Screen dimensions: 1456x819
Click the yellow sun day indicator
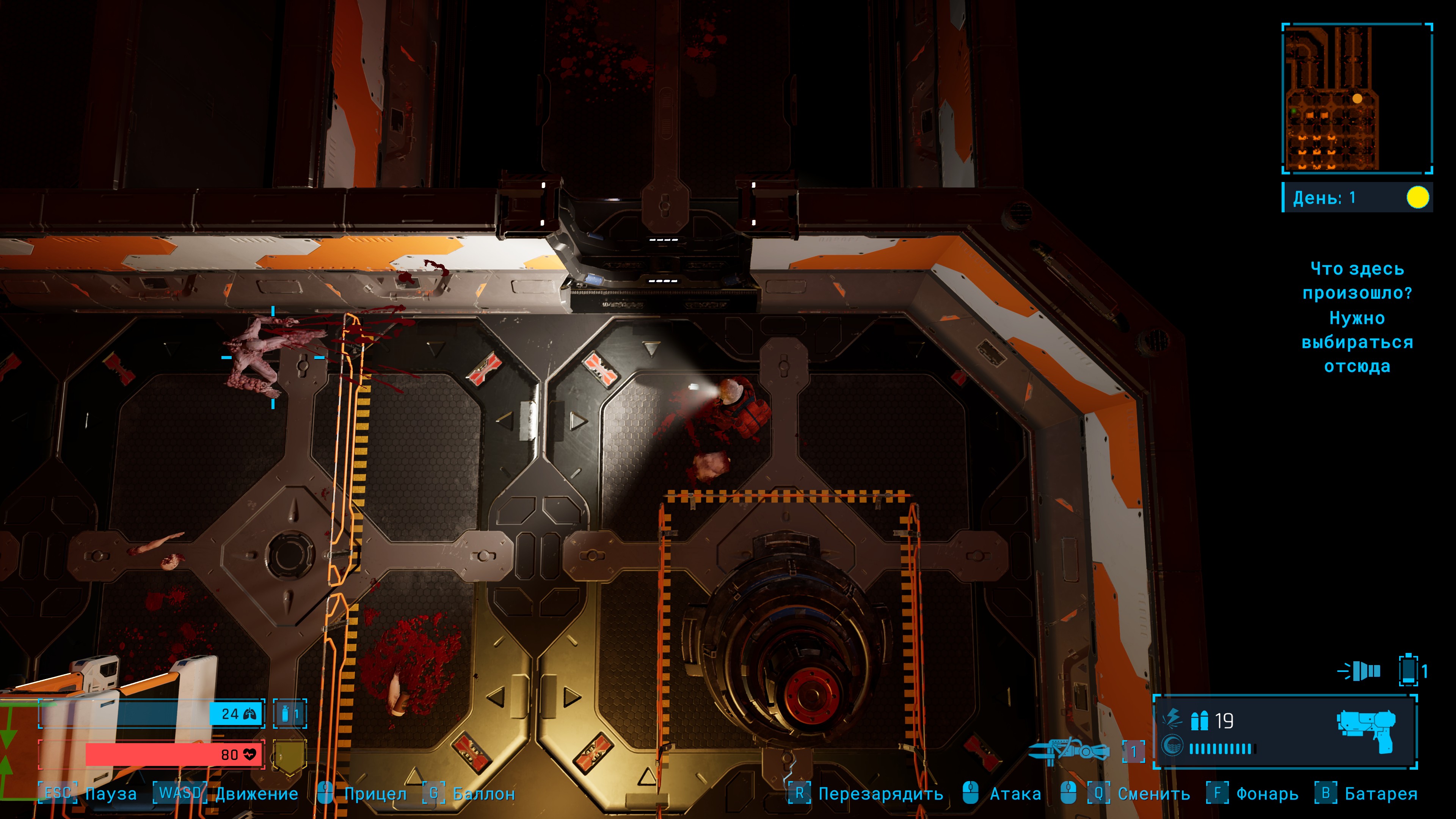click(1417, 198)
